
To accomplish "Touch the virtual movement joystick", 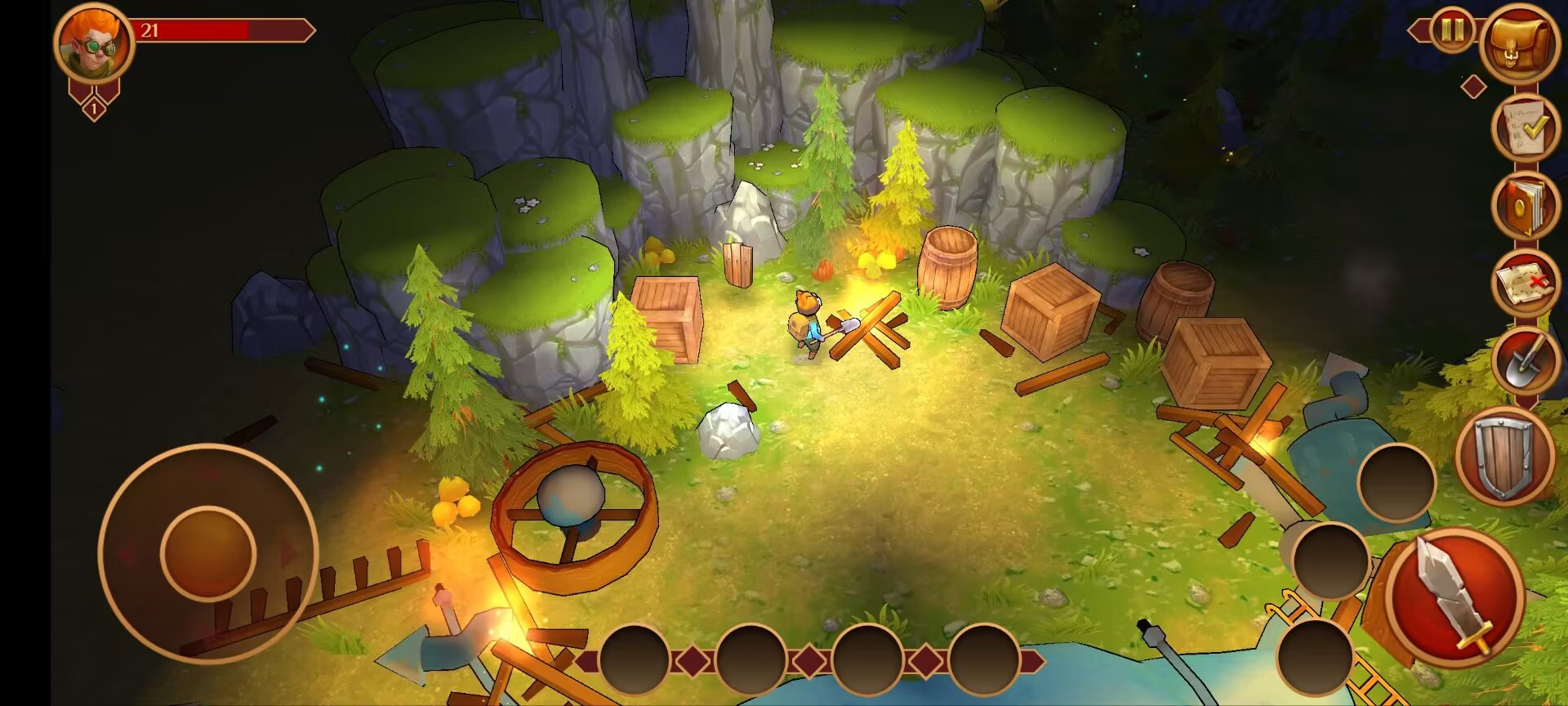I will tap(208, 553).
